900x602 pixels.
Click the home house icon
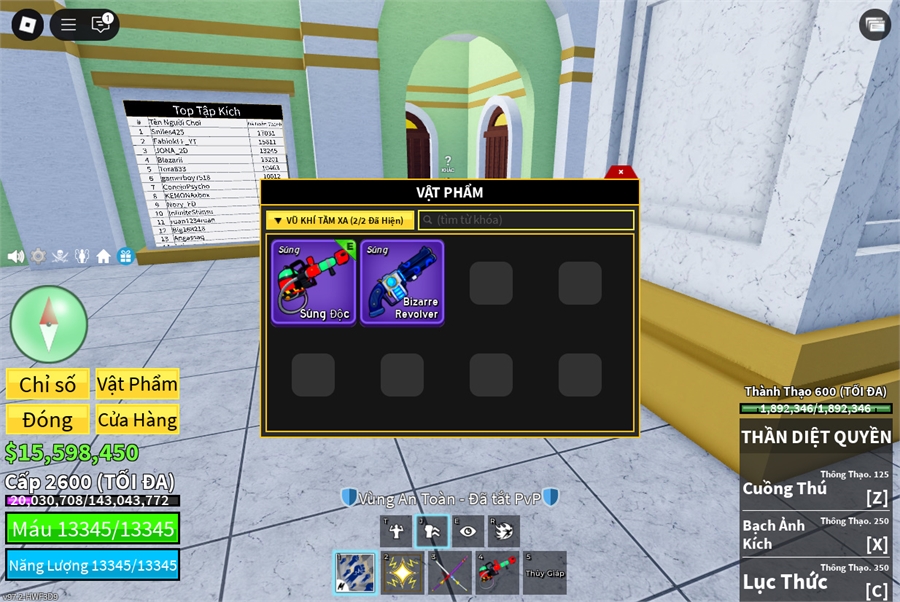(x=103, y=256)
